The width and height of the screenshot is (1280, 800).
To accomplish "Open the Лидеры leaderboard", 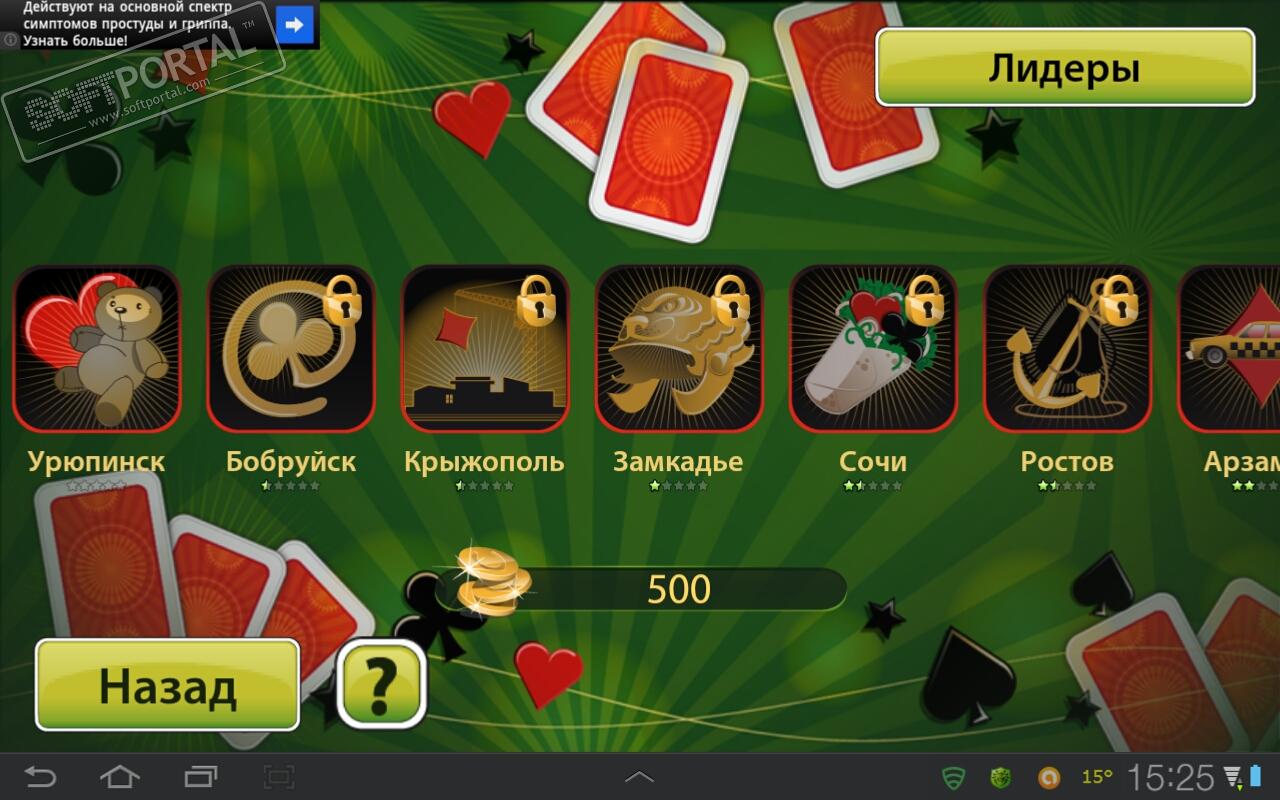I will 1064,68.
